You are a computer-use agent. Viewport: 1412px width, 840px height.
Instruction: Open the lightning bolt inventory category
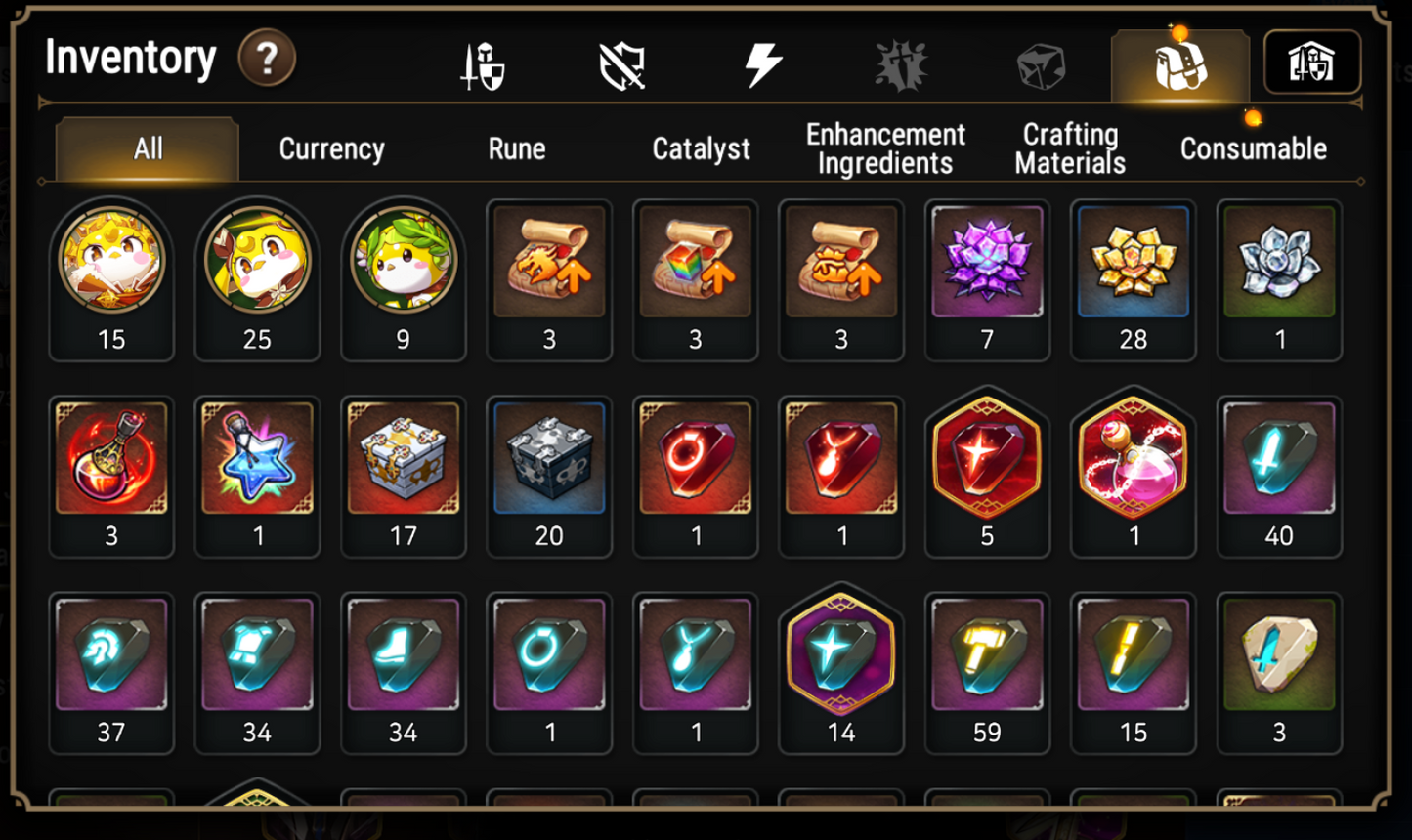tap(762, 62)
